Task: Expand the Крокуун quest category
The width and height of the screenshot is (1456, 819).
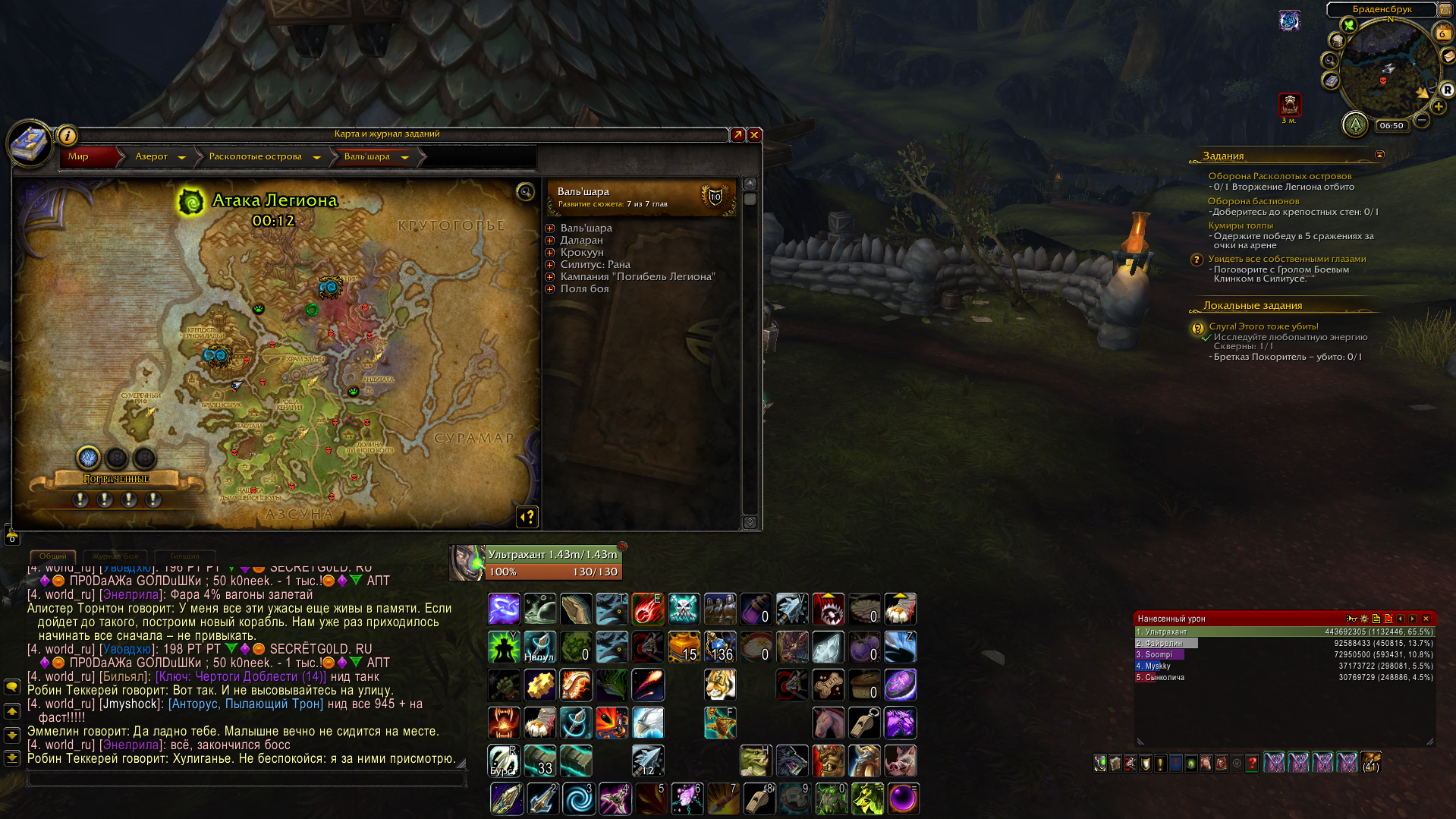Action: click(x=550, y=253)
